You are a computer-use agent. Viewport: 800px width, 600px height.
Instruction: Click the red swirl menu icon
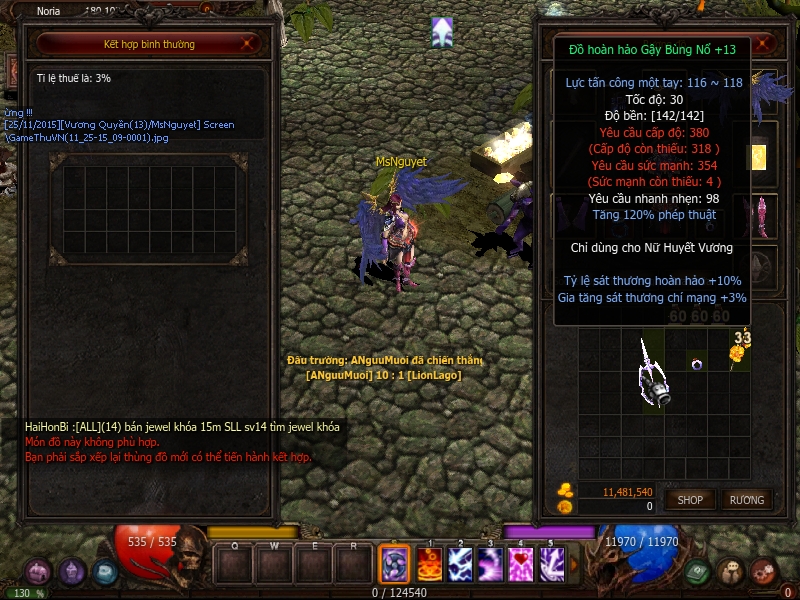coord(763,572)
